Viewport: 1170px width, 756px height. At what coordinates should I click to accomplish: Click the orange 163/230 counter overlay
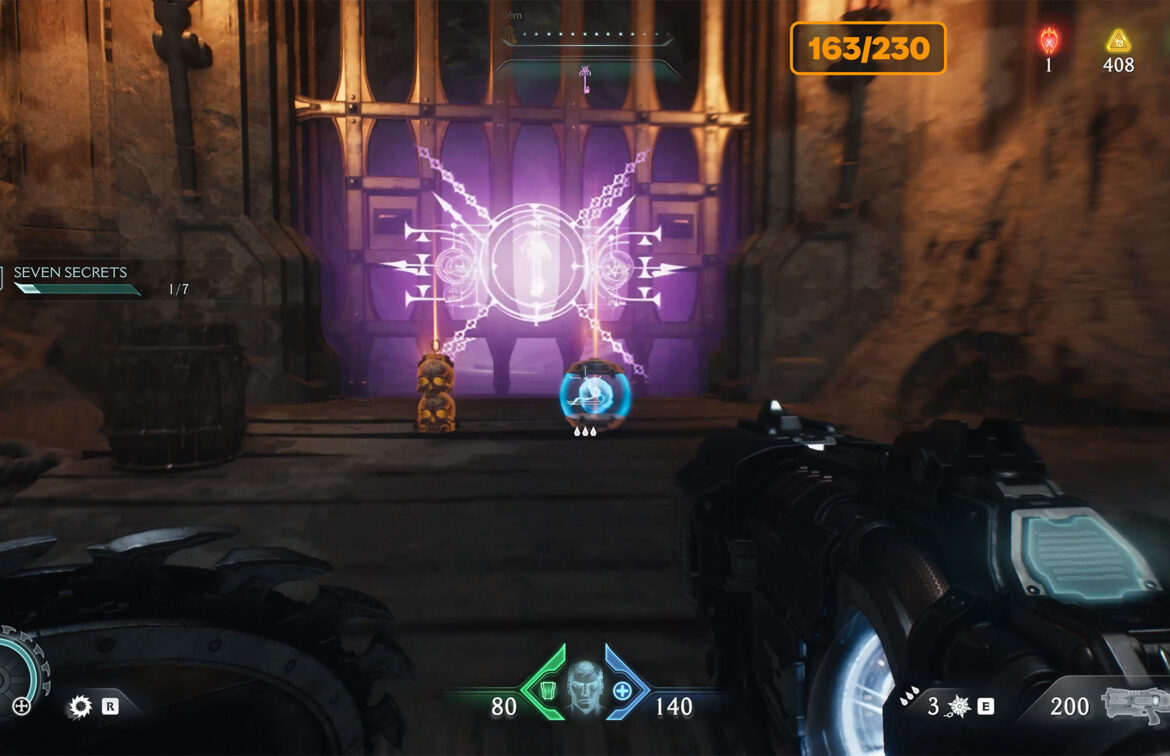coord(868,48)
